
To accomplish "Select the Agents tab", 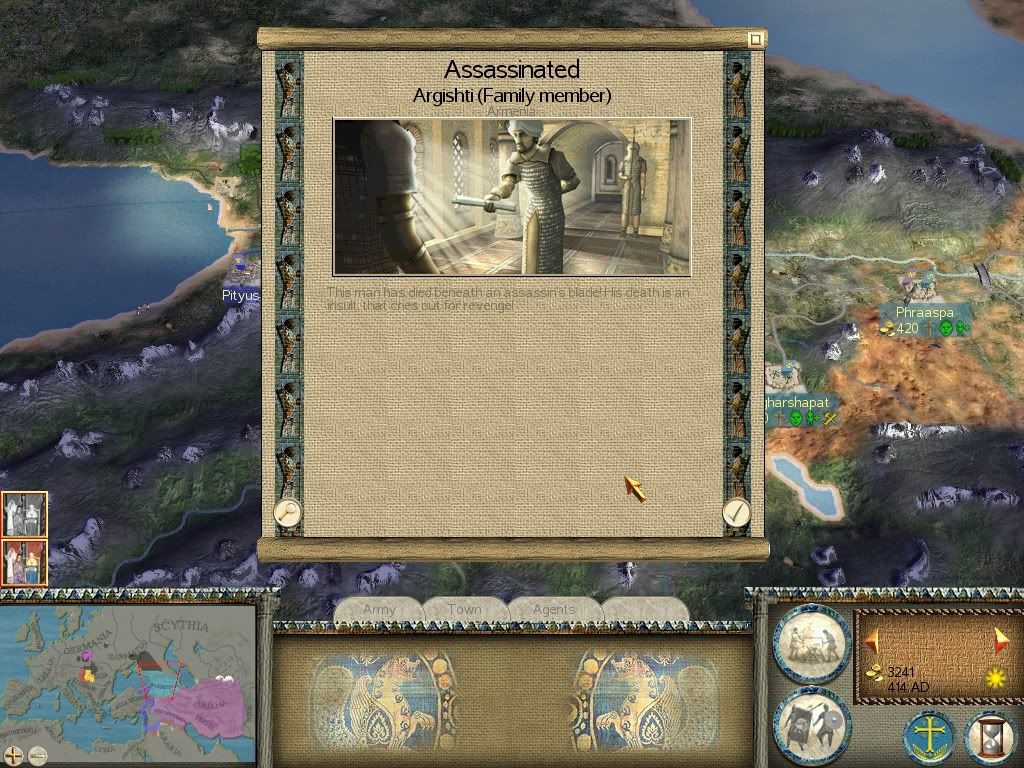I will (554, 609).
